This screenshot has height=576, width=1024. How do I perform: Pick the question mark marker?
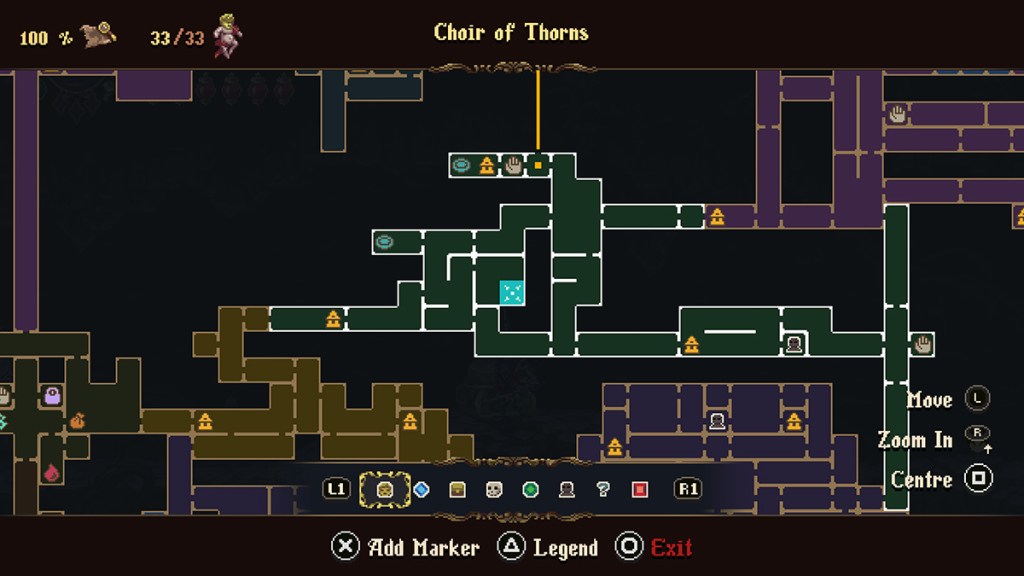603,489
